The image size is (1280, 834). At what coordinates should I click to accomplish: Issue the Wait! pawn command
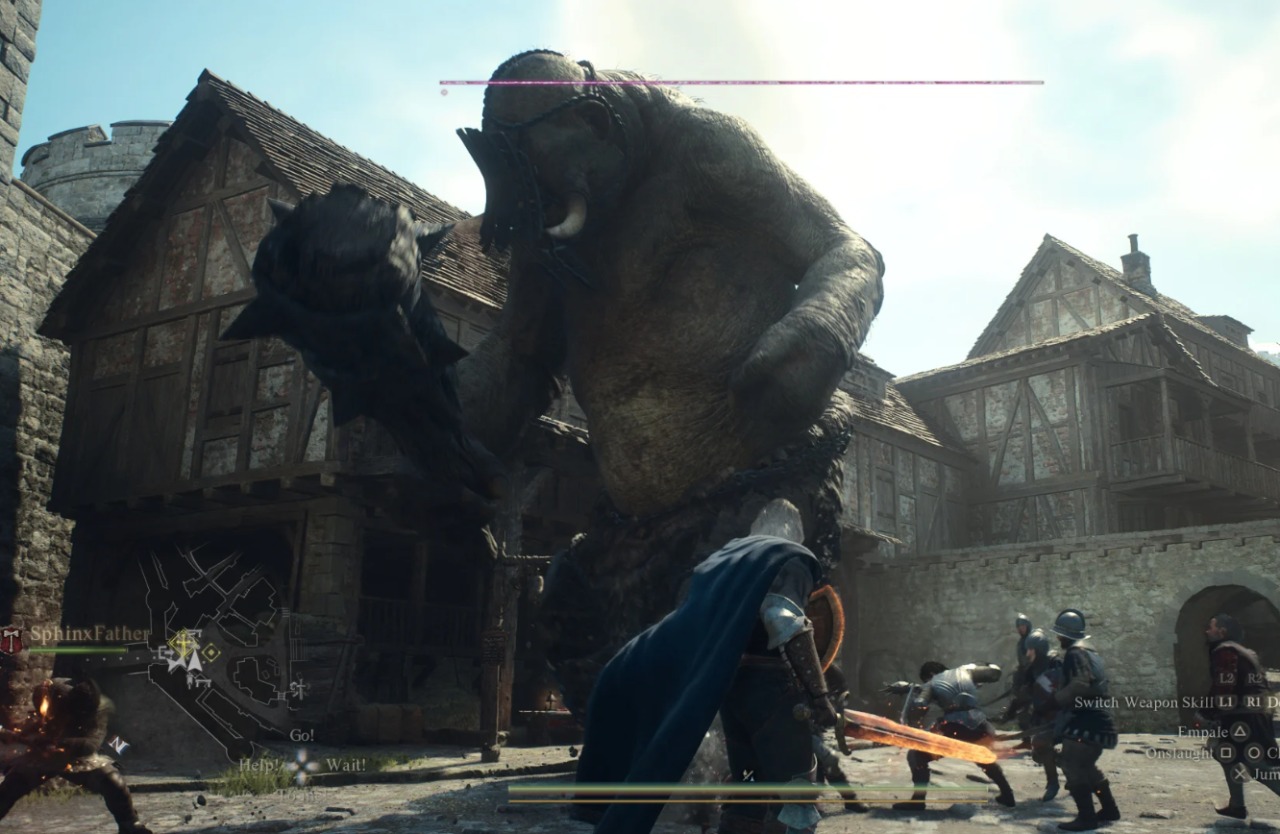pyautogui.click(x=345, y=765)
